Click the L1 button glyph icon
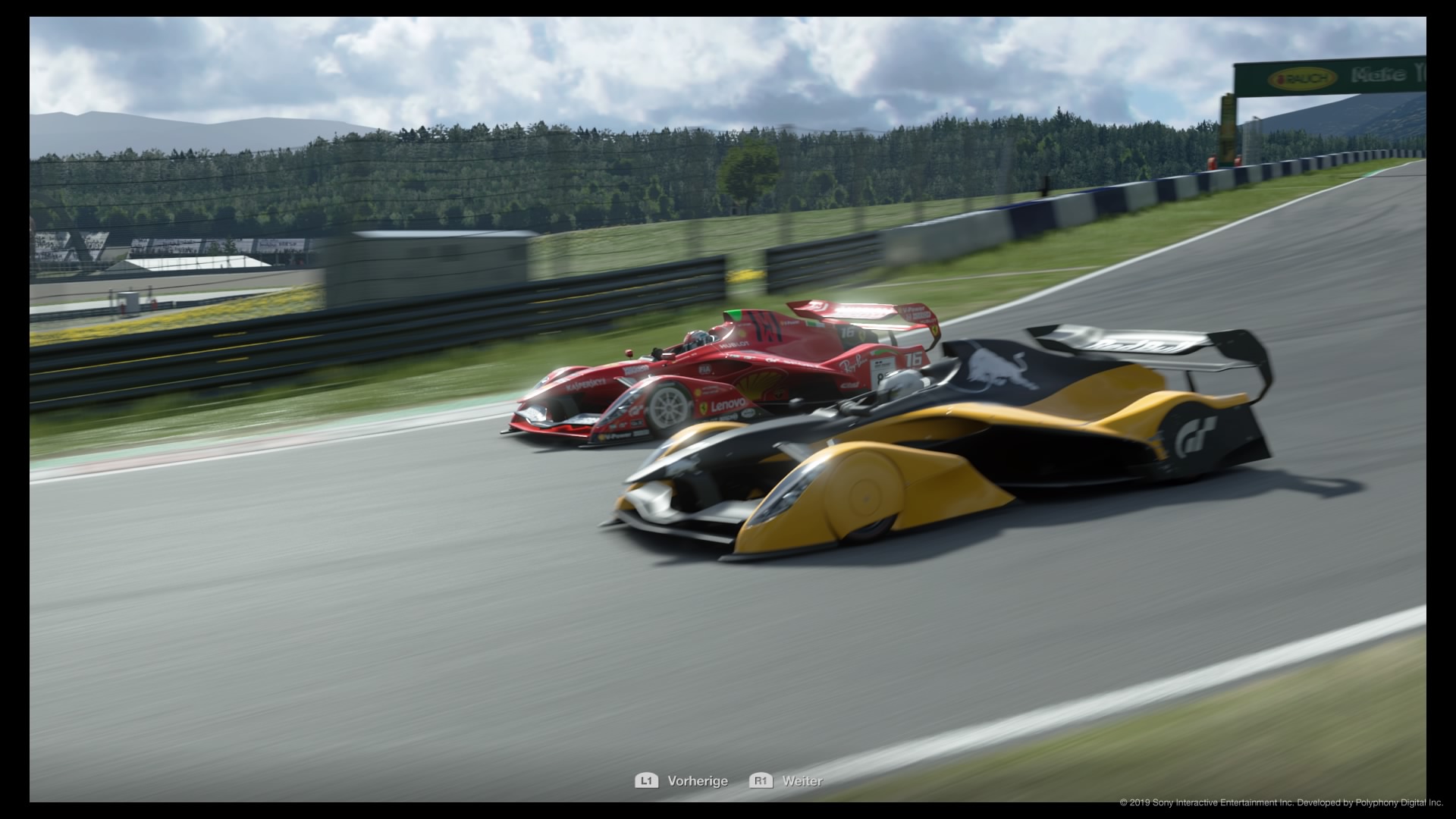This screenshot has width=1456, height=819. [648, 781]
